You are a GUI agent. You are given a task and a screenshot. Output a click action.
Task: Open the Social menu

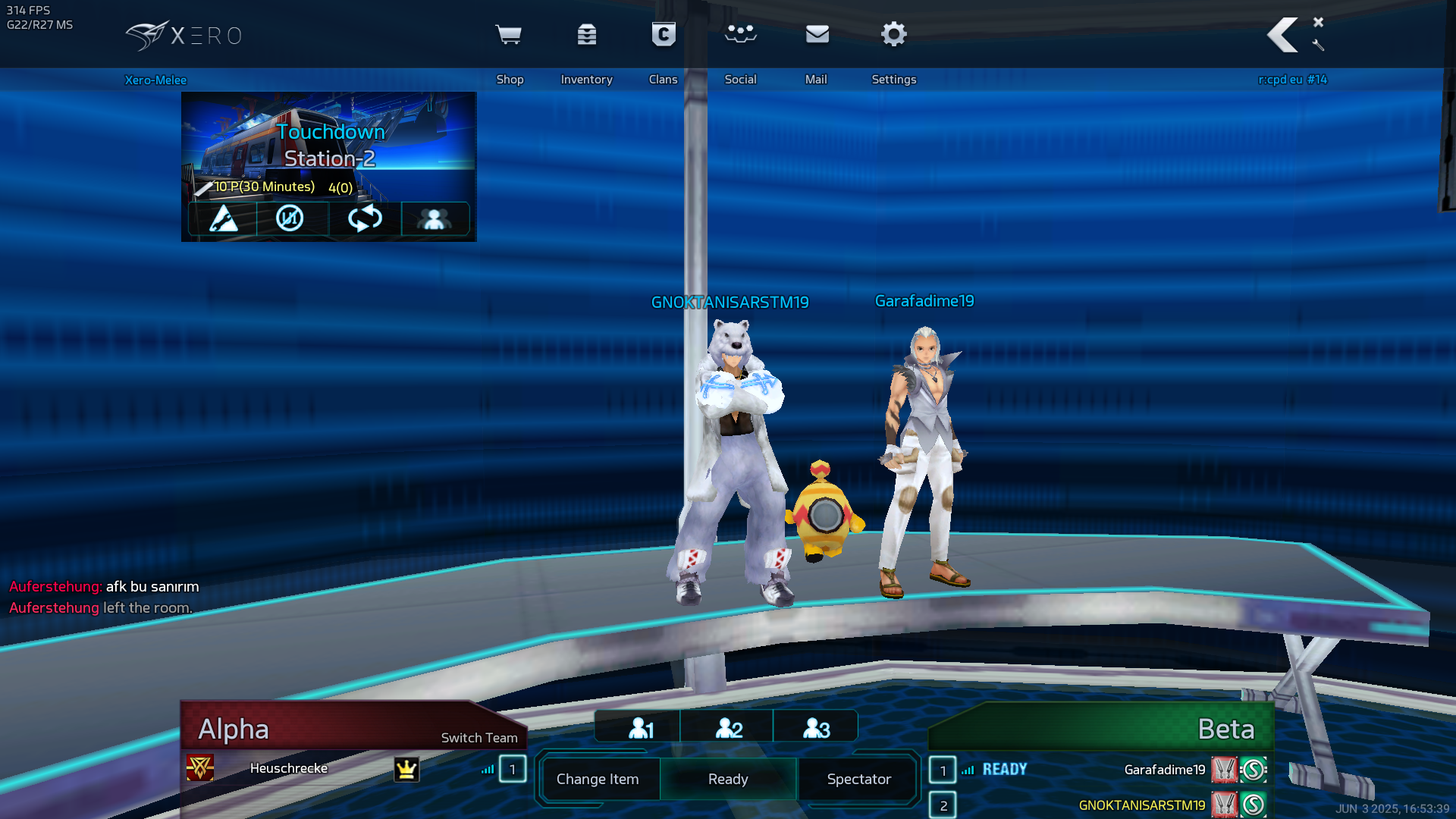coord(740,36)
